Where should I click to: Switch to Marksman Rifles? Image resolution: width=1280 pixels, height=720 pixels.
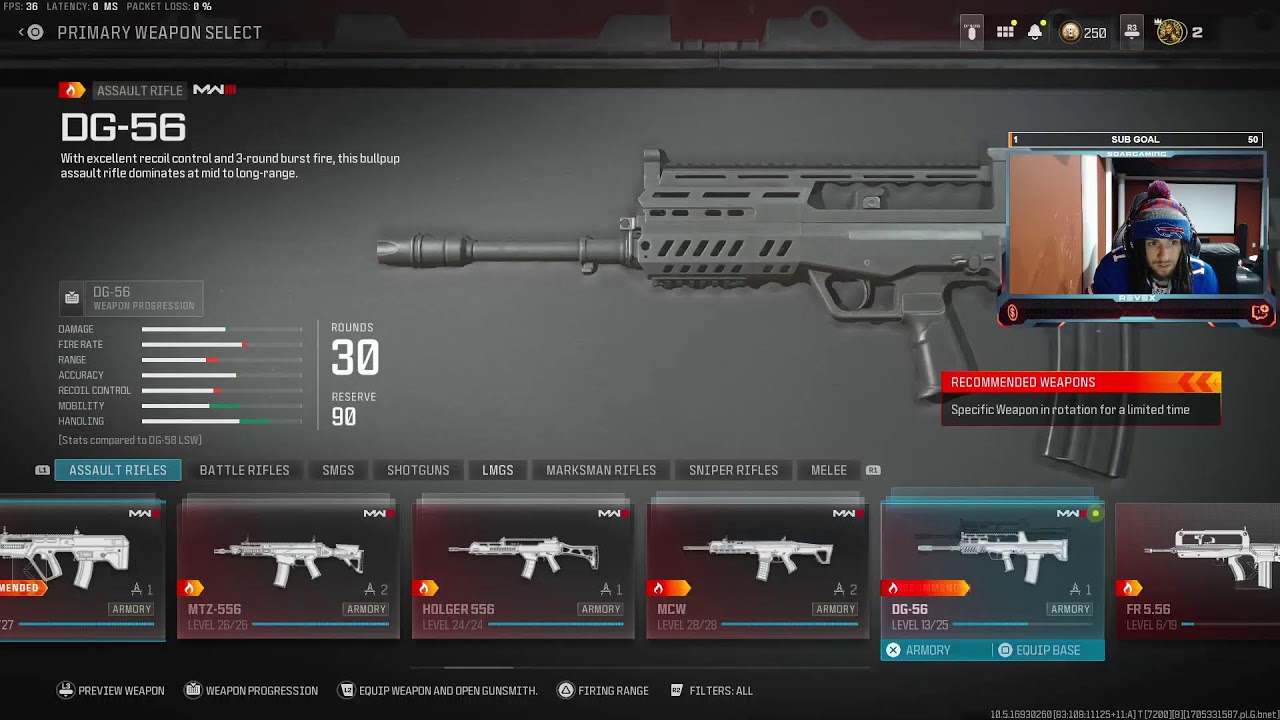[601, 470]
